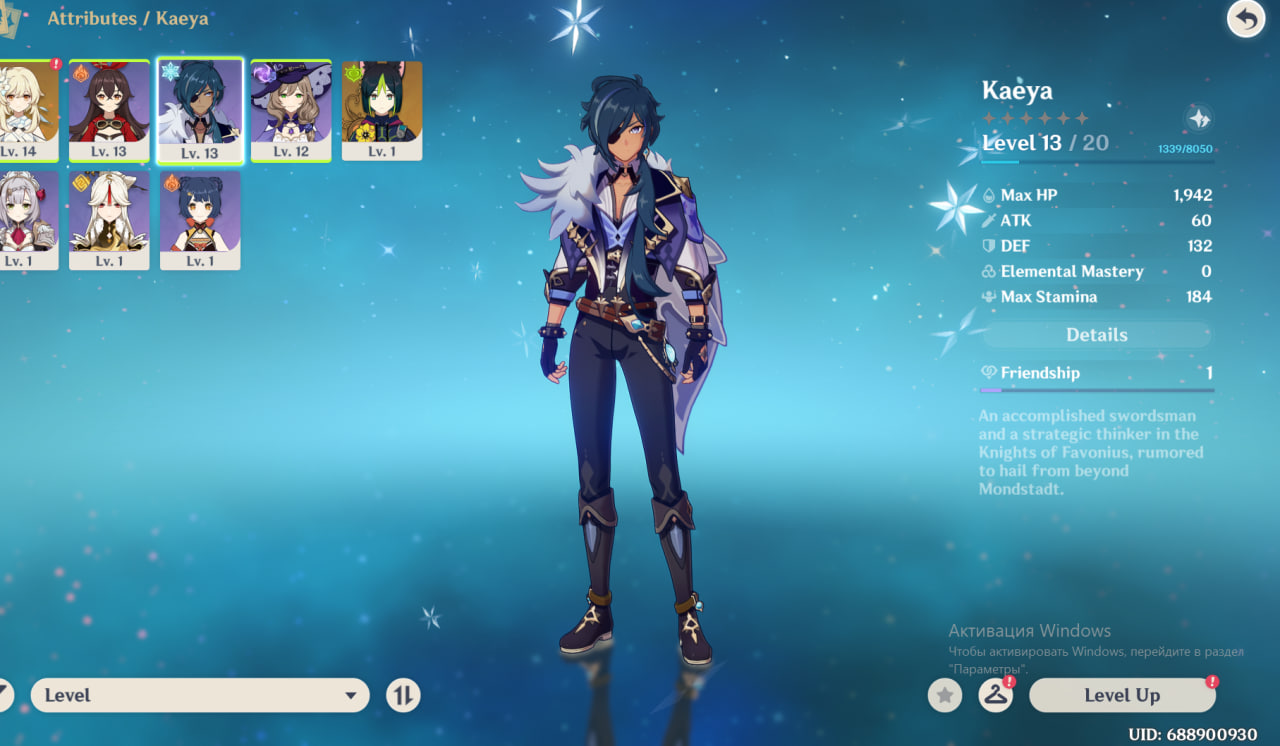Image resolution: width=1280 pixels, height=746 pixels.
Task: Toggle the sort order arrows button
Action: [x=403, y=695]
